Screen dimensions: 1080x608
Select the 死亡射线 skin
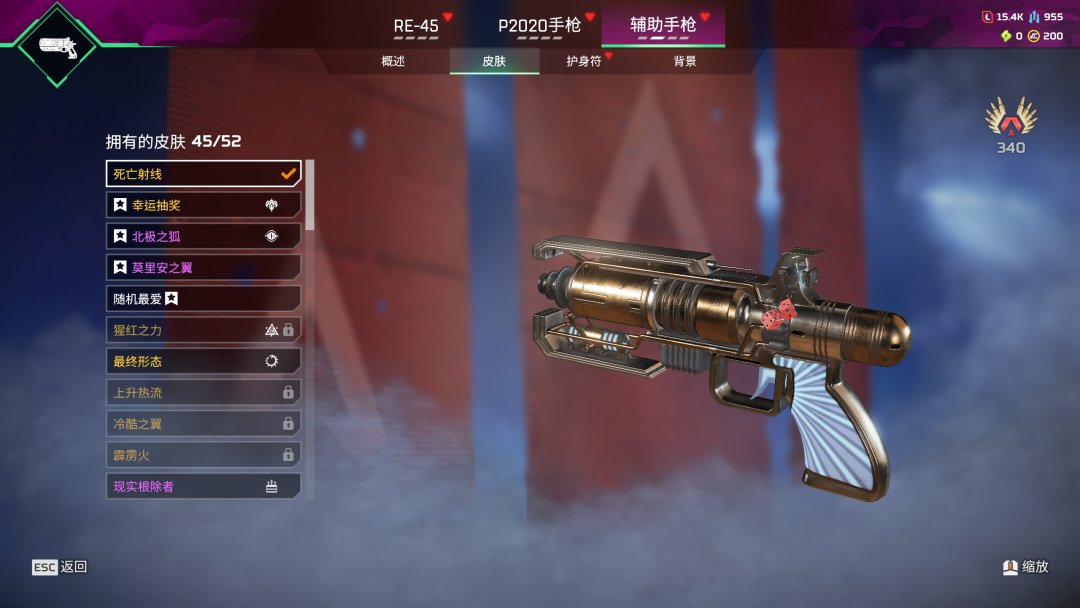[x=203, y=174]
